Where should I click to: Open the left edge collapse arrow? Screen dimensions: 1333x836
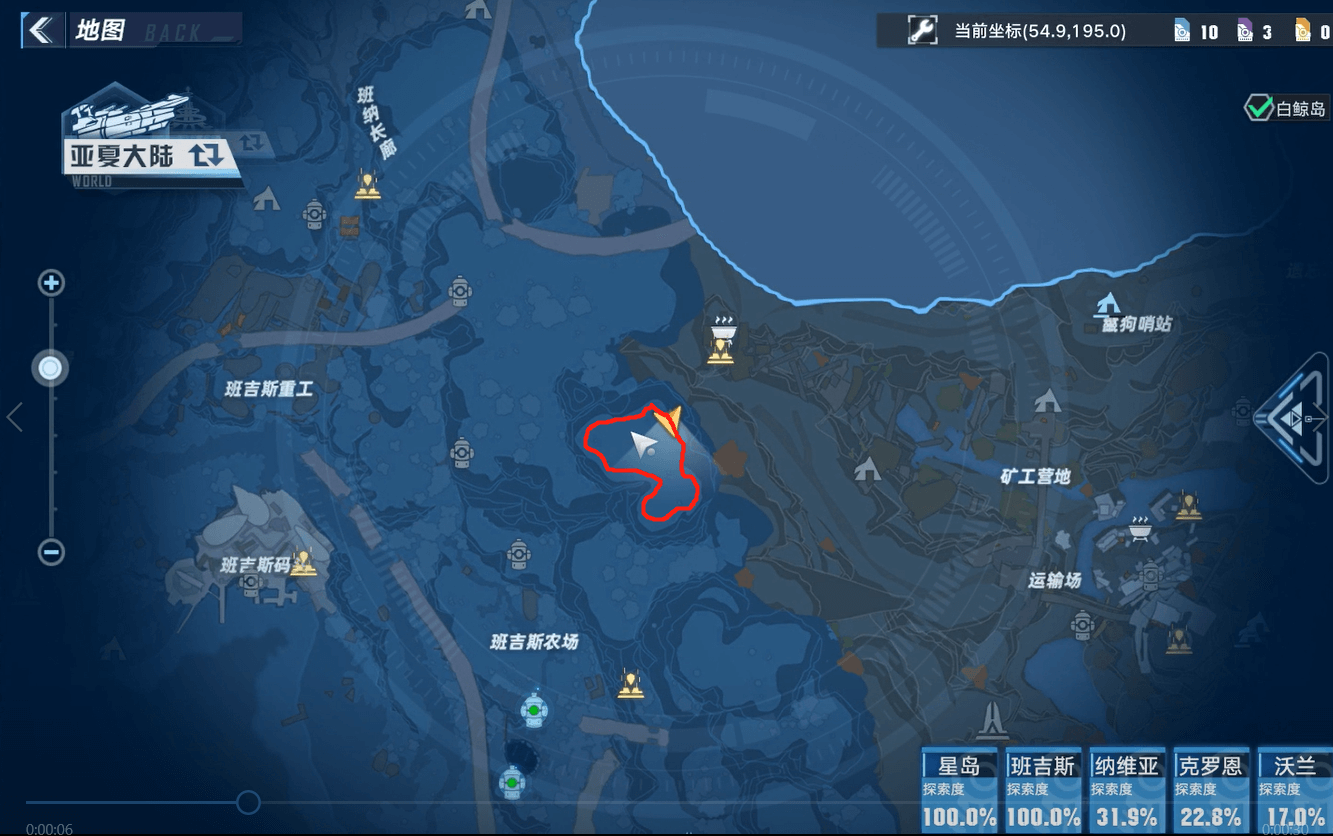pos(15,418)
